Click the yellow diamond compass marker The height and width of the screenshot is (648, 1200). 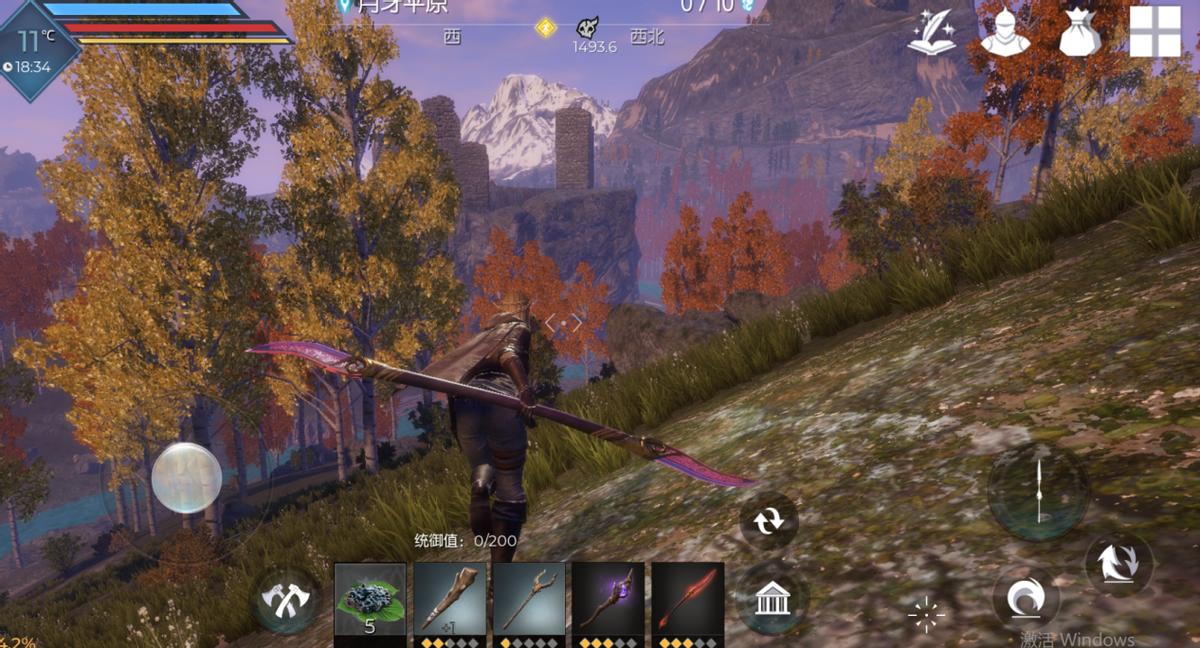pyautogui.click(x=545, y=27)
